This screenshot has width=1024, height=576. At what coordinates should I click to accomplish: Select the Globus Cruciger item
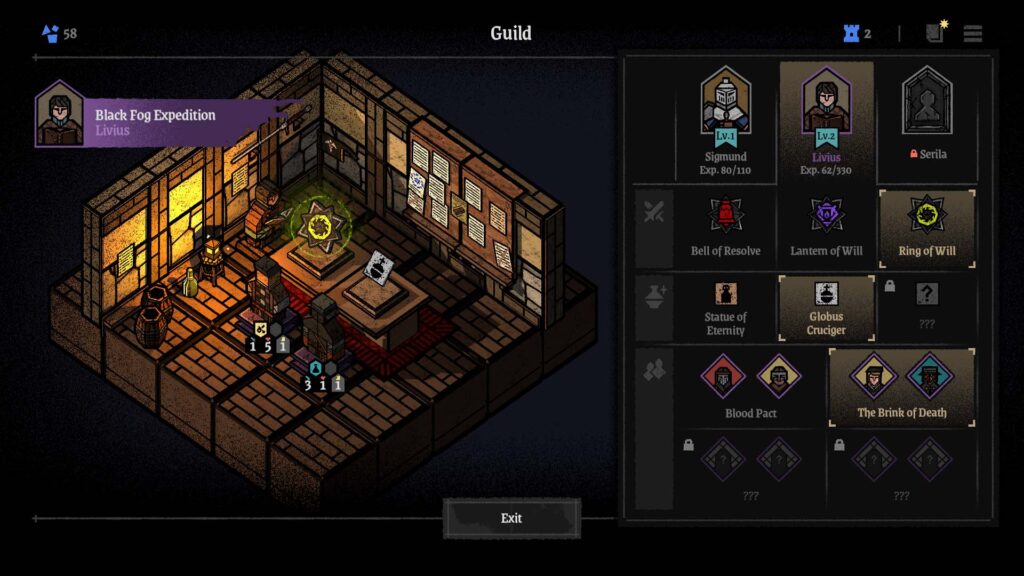[826, 308]
